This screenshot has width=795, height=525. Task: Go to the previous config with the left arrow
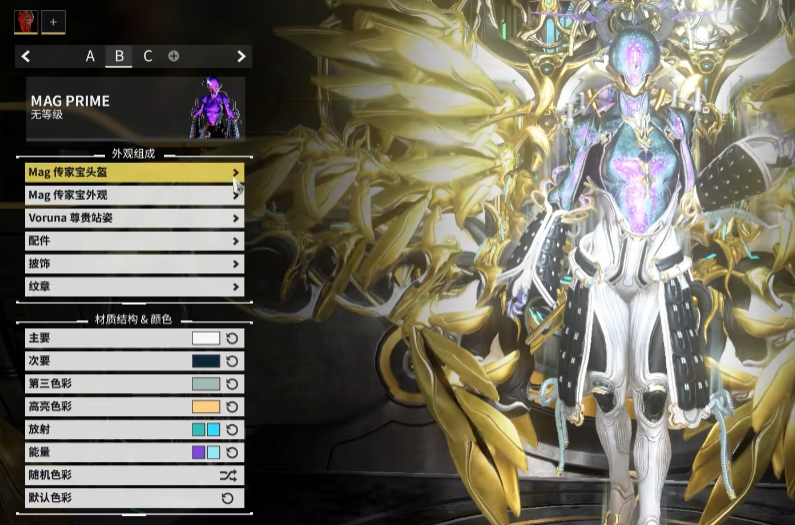[x=26, y=56]
